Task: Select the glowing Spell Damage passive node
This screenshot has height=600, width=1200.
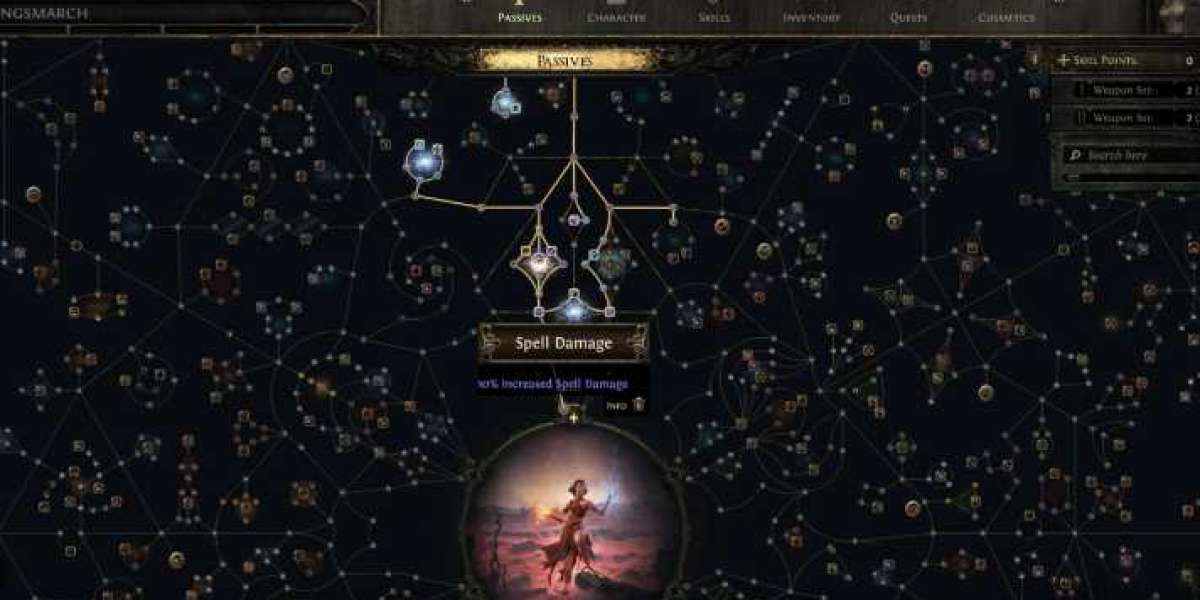Action: tap(574, 307)
